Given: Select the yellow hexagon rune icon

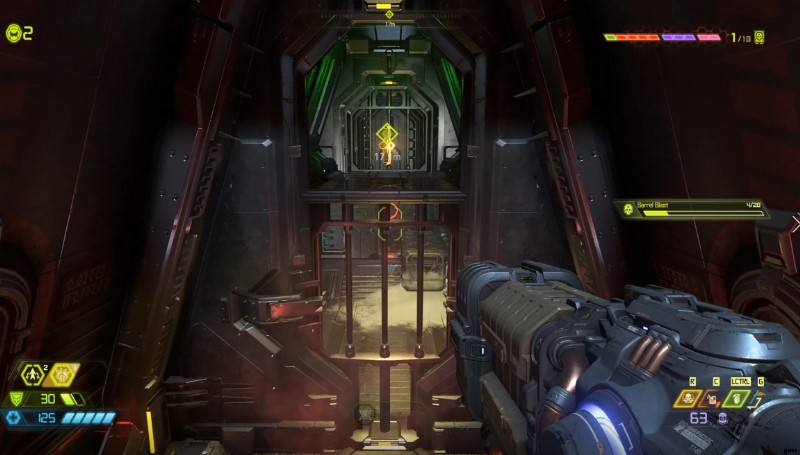Looking at the screenshot, I should (x=63, y=376).
